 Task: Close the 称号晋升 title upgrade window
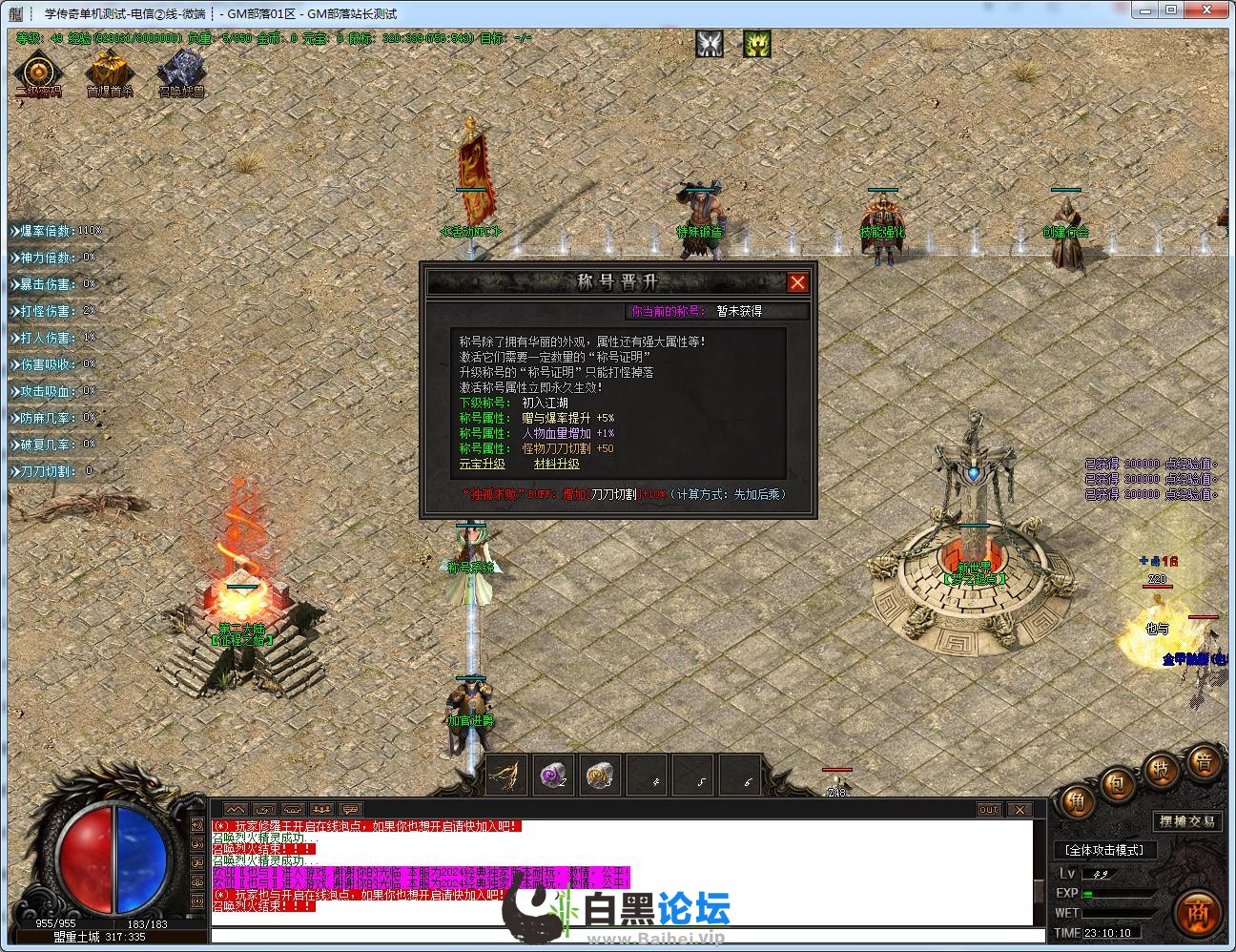(x=797, y=282)
